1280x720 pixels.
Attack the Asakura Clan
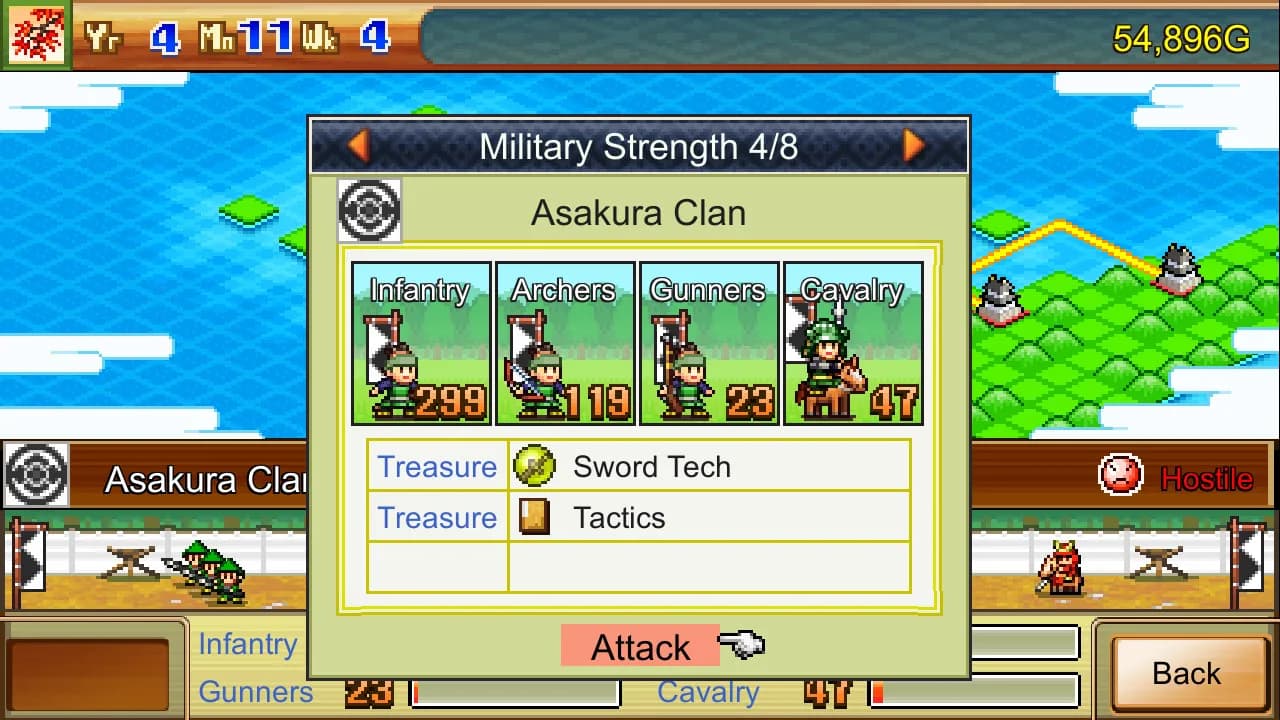(640, 647)
